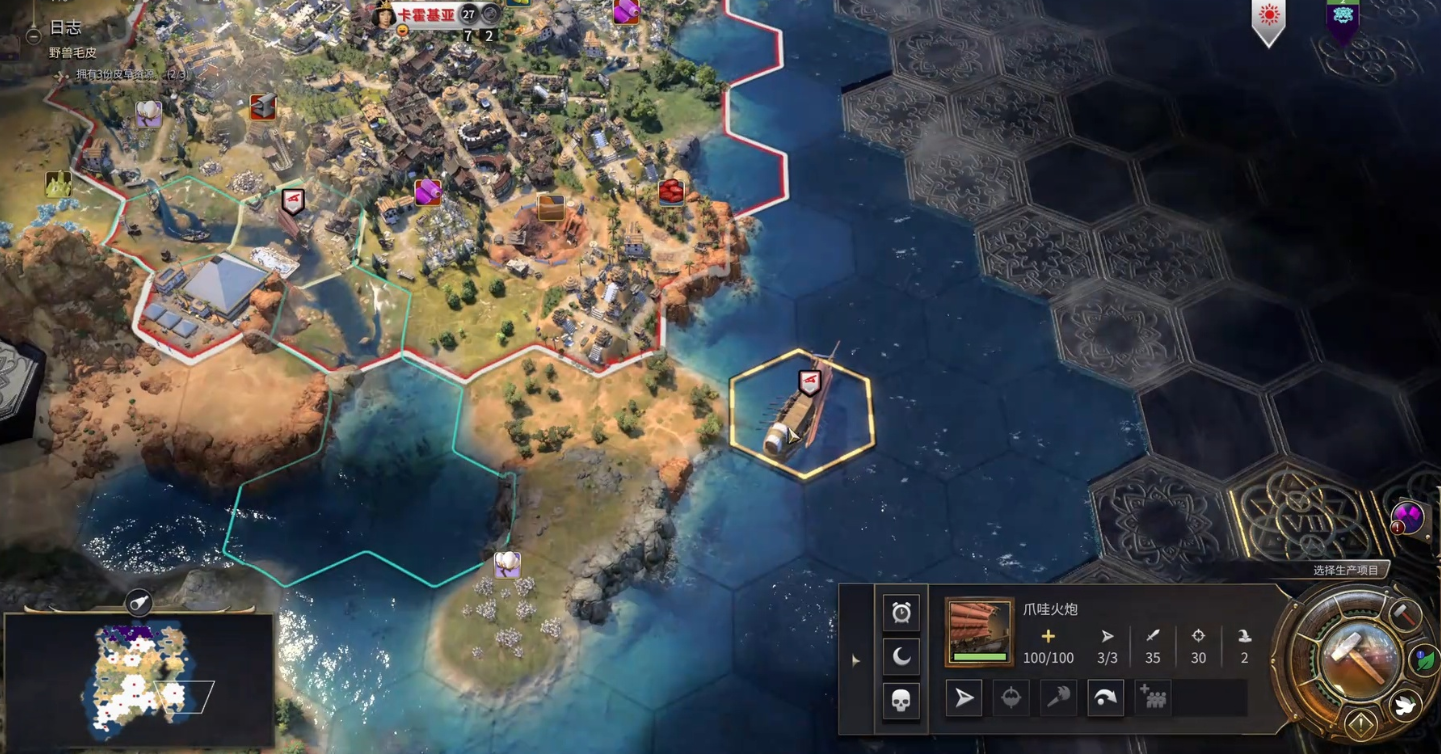Open the green leaf notification
The width and height of the screenshot is (1441, 754).
click(1424, 661)
